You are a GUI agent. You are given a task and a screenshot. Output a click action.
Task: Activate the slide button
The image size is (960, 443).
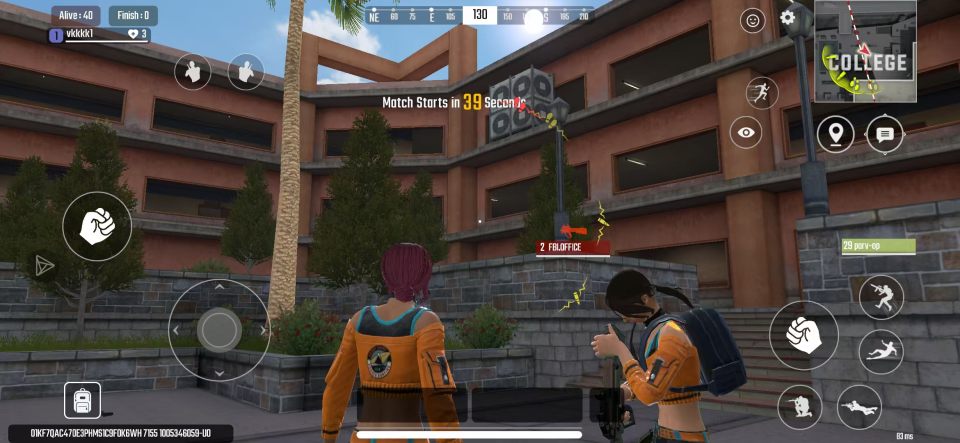[x=881, y=351]
